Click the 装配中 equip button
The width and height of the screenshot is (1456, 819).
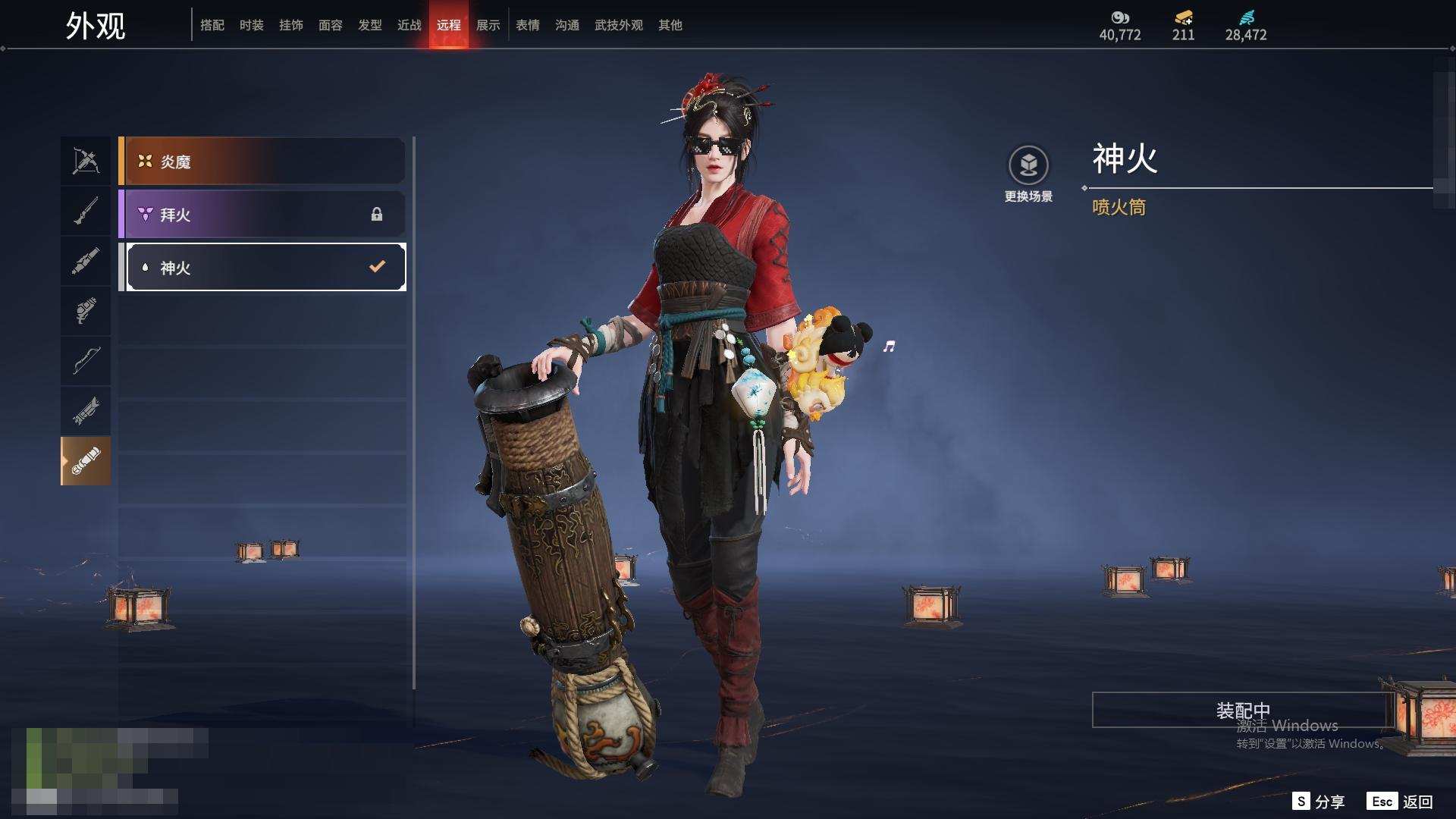click(1242, 710)
